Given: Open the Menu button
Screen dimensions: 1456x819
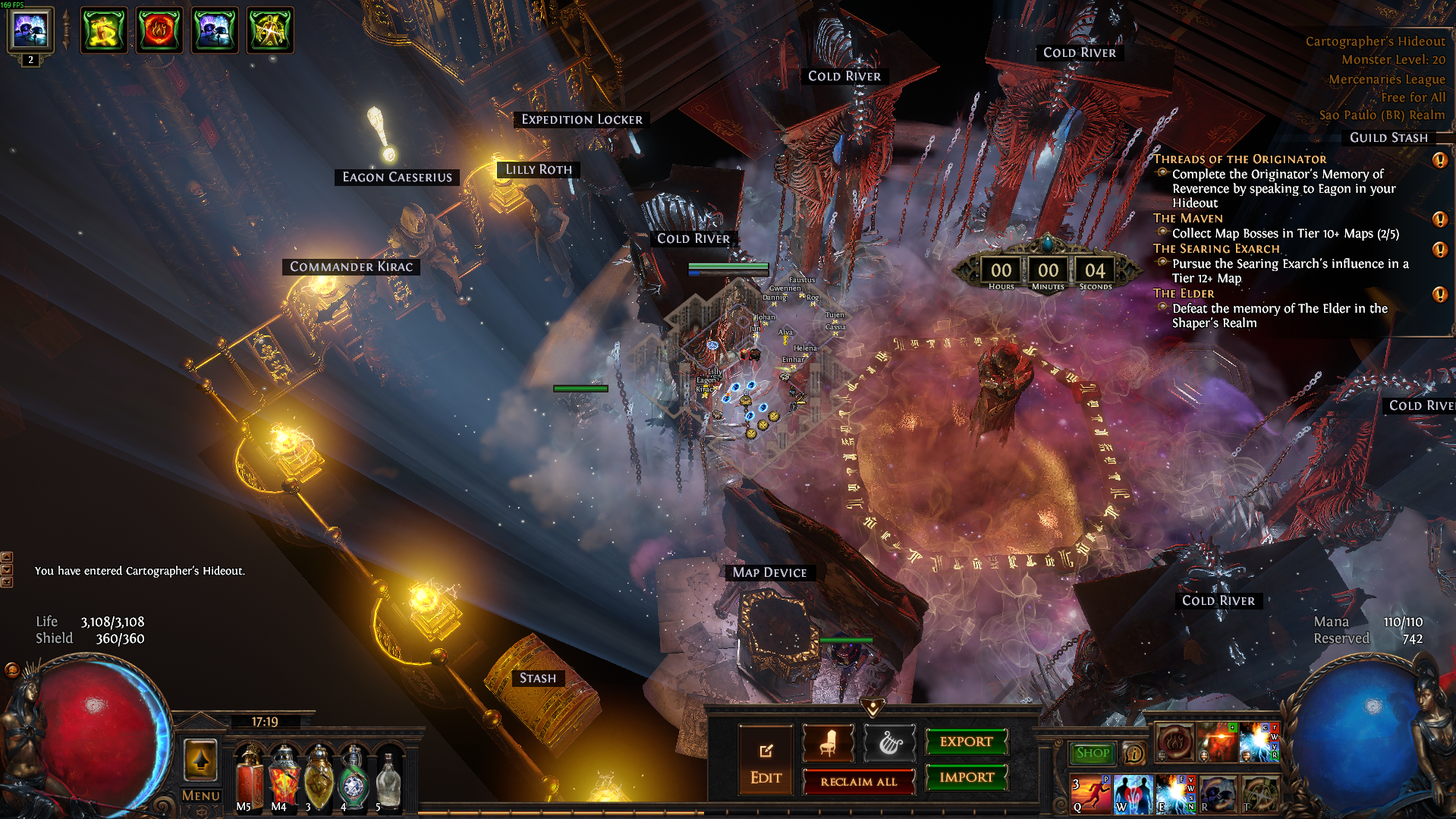Looking at the screenshot, I should 200,795.
